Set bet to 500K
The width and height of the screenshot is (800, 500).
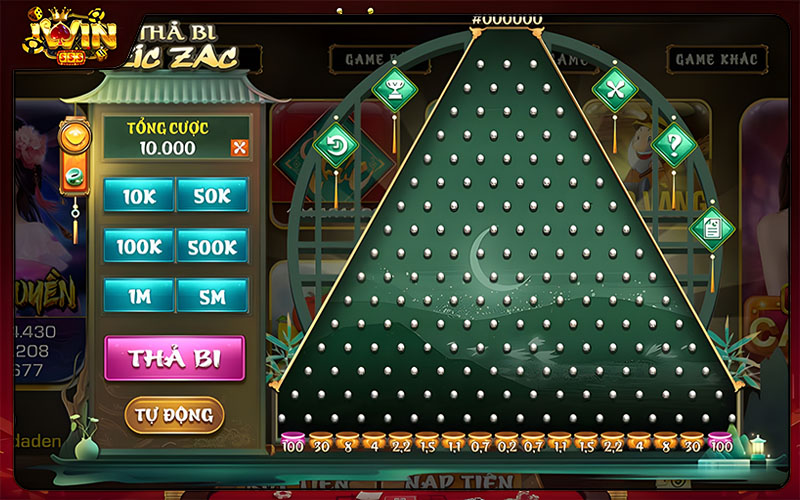point(212,245)
